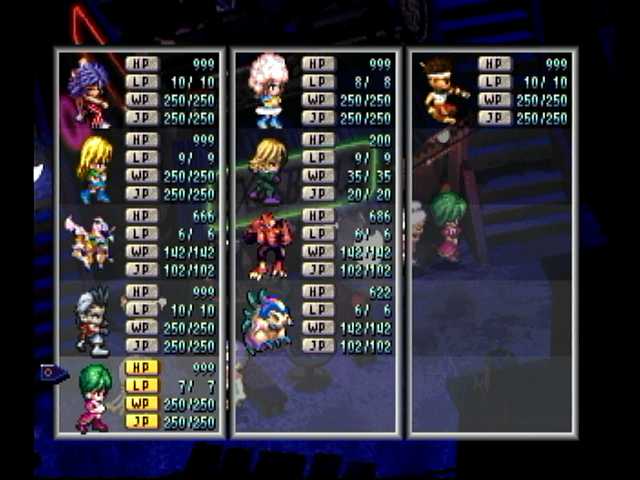Select the pink afro-haired party member
640x480 pixels.
pos(268,90)
